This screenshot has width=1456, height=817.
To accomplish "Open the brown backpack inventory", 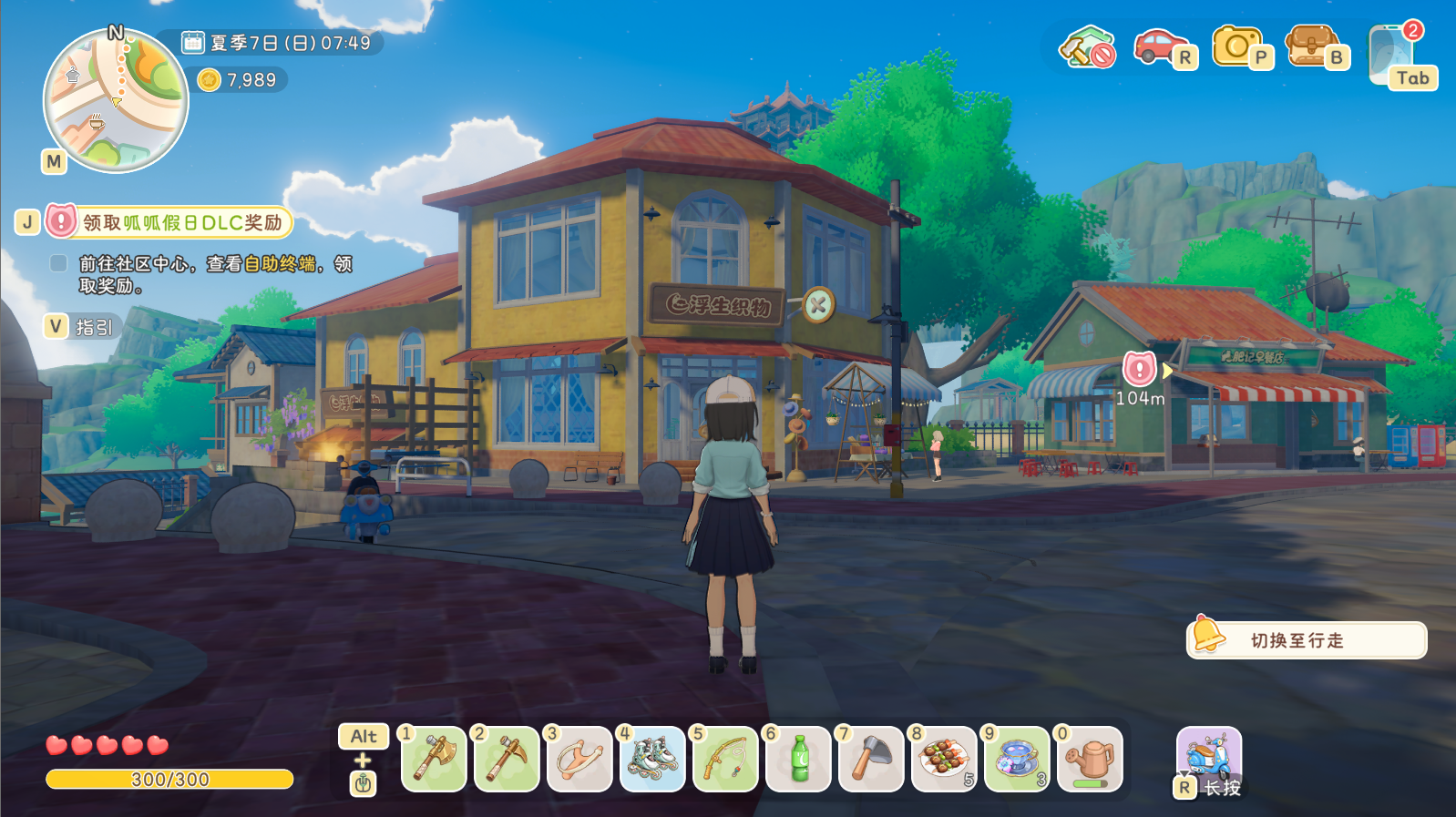I will (x=1310, y=46).
